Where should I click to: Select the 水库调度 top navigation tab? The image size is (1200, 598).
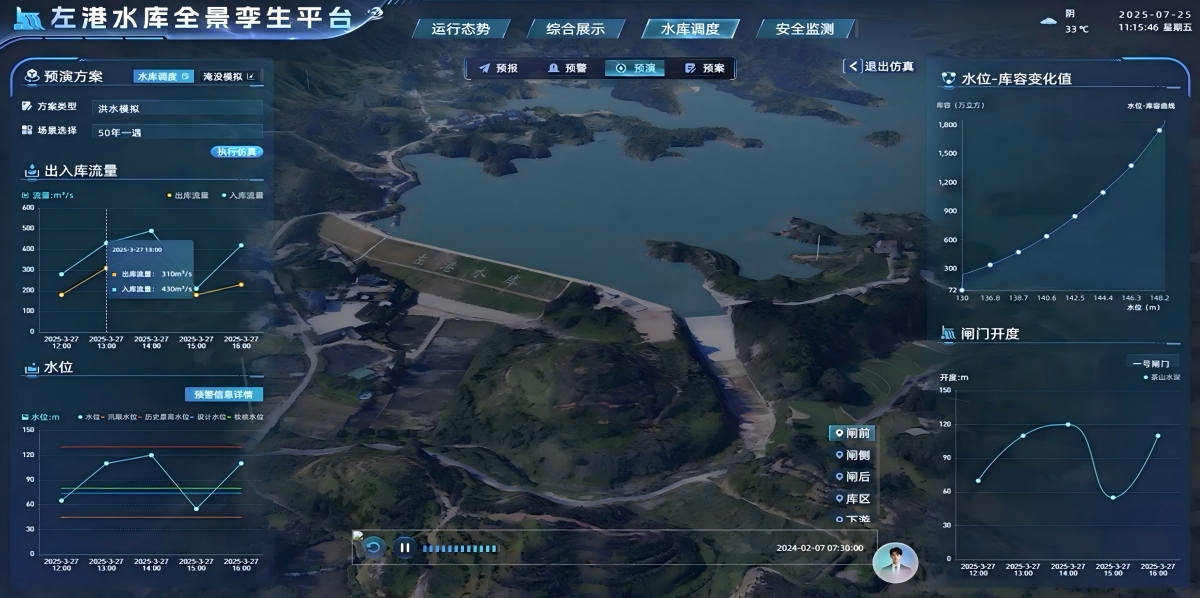tap(690, 29)
